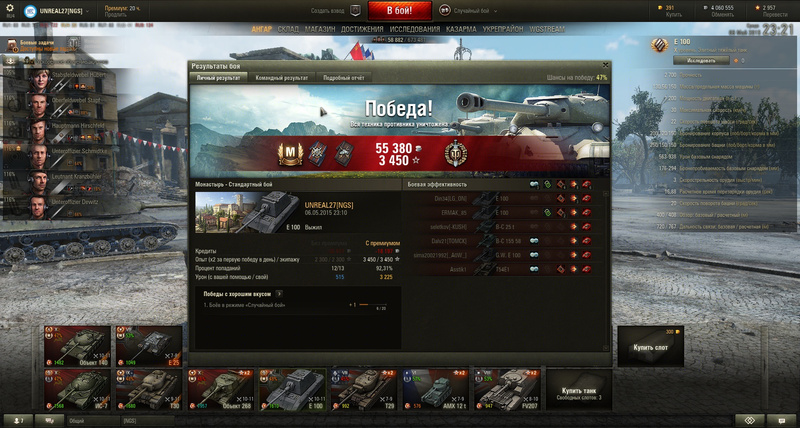Select the "Личный результат" tab
The width and height of the screenshot is (800, 428).
[x=219, y=77]
